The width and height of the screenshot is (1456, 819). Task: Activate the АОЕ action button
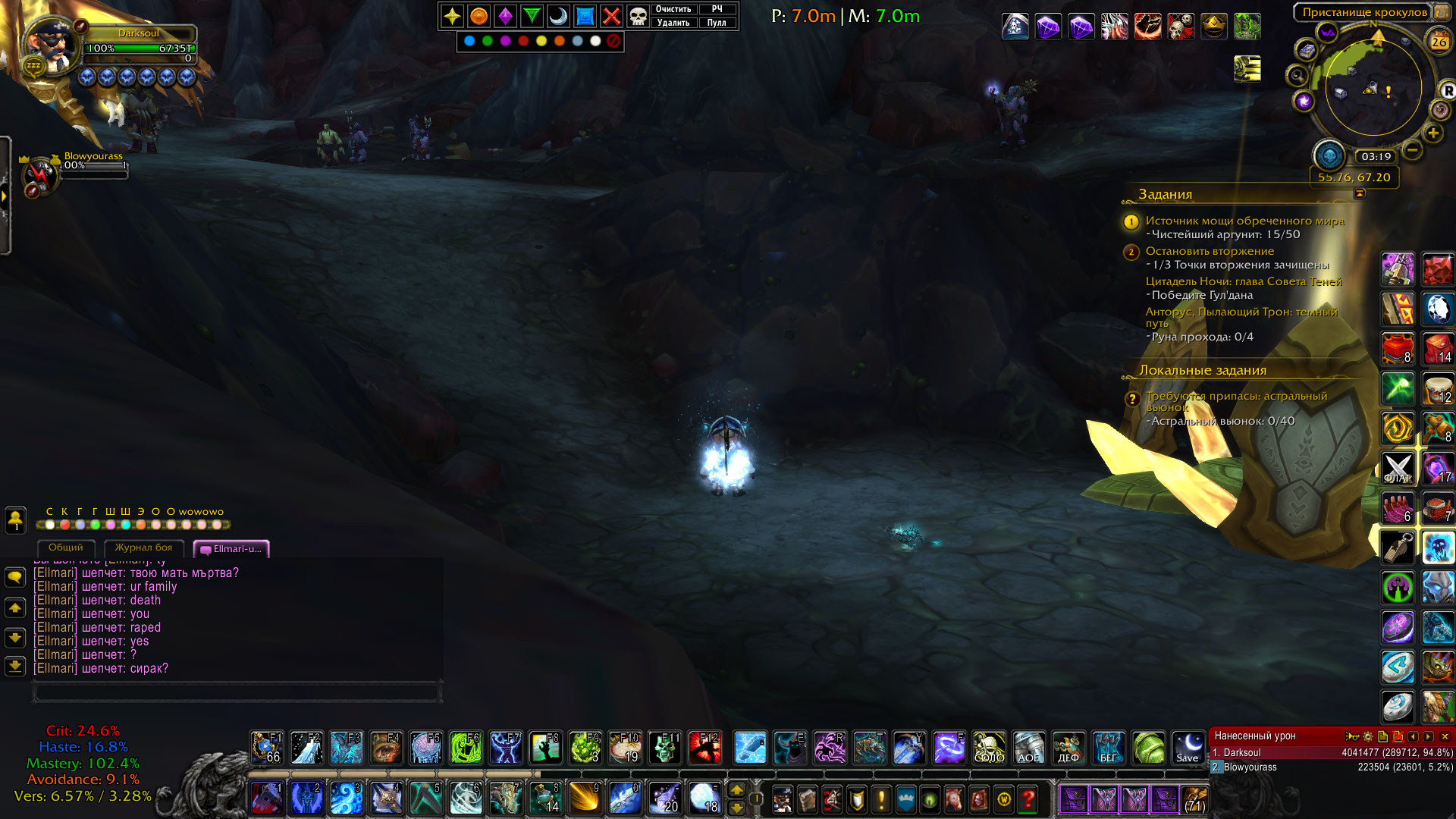(x=1028, y=748)
